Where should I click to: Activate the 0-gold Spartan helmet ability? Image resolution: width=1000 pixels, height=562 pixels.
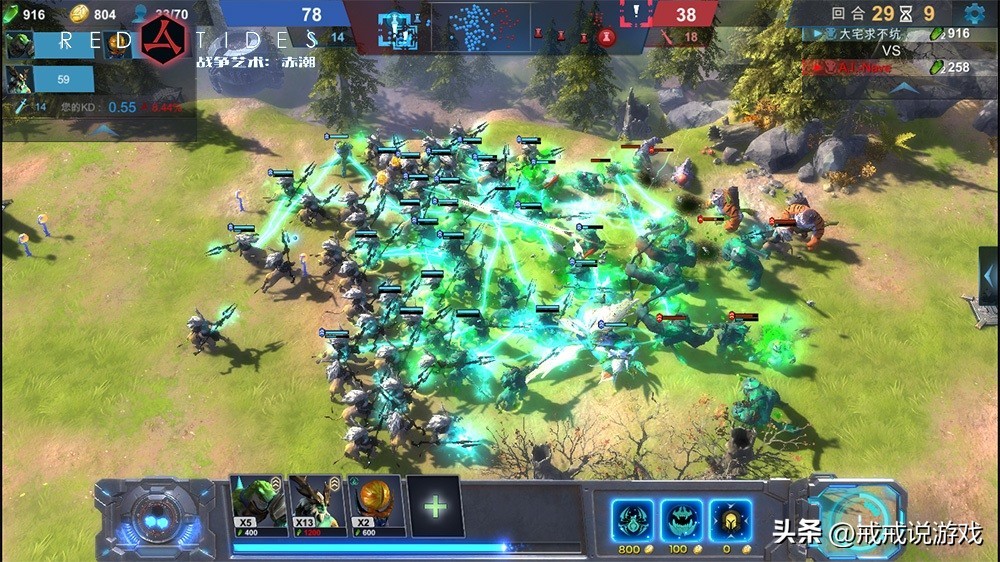pyautogui.click(x=728, y=520)
